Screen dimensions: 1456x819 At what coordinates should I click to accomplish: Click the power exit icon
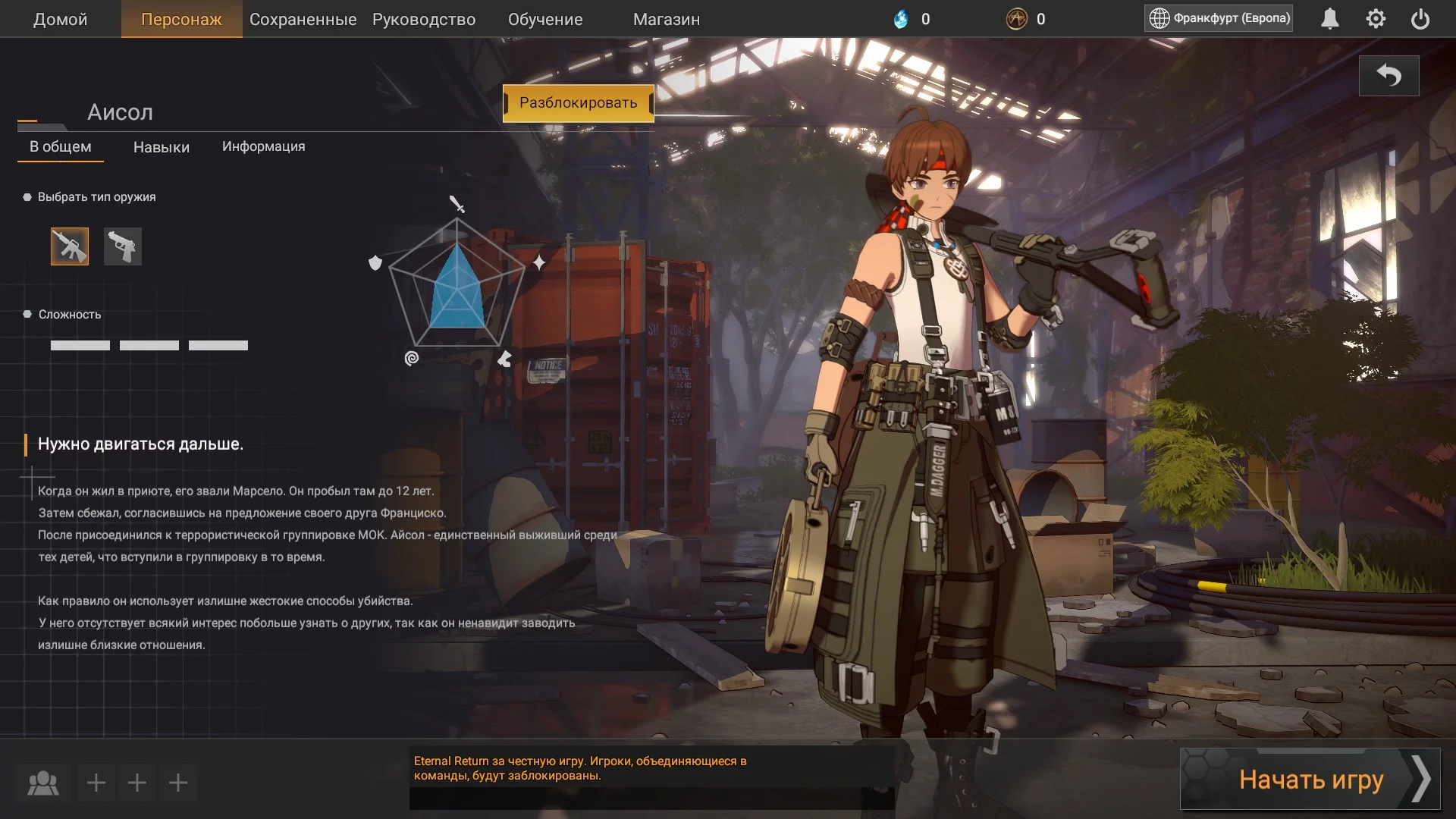[x=1420, y=19]
